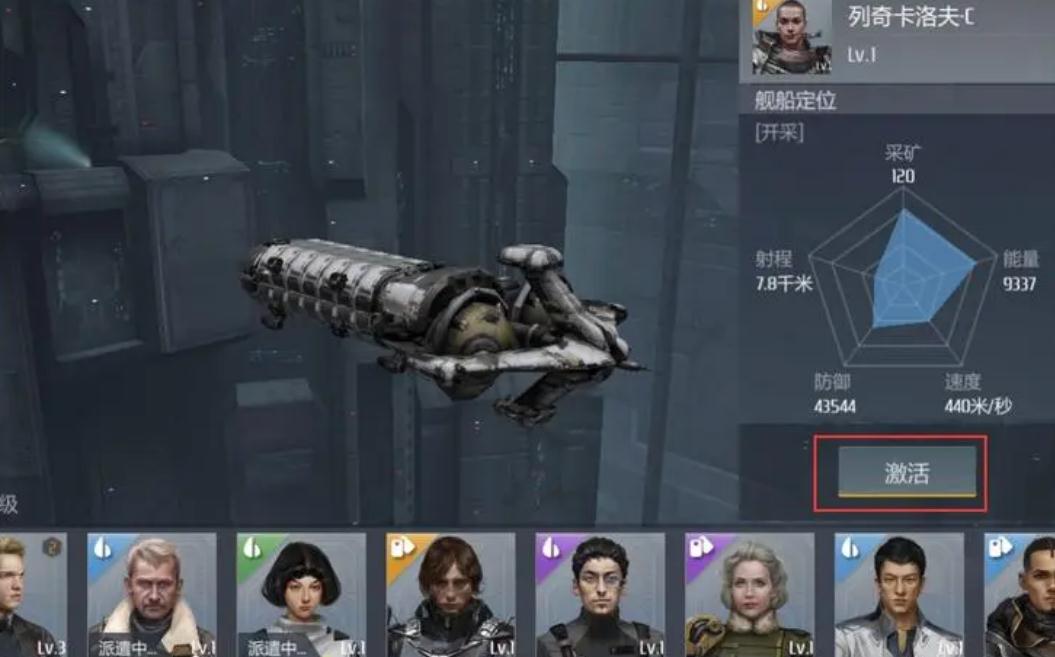The image size is (1055, 657).
Task: Select the partially visible rightmost pilot card
Action: point(1022,595)
